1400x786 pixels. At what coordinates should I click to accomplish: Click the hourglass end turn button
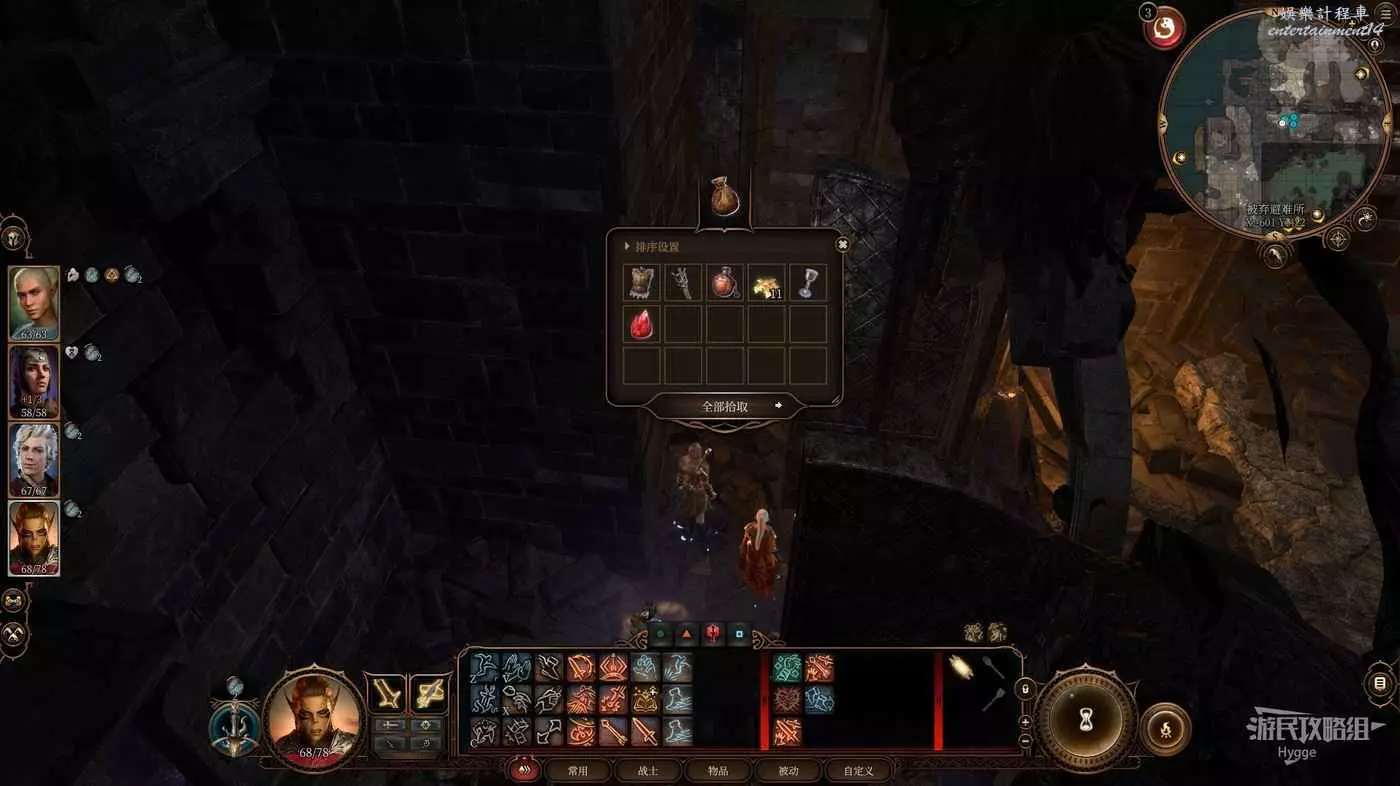[x=1085, y=718]
